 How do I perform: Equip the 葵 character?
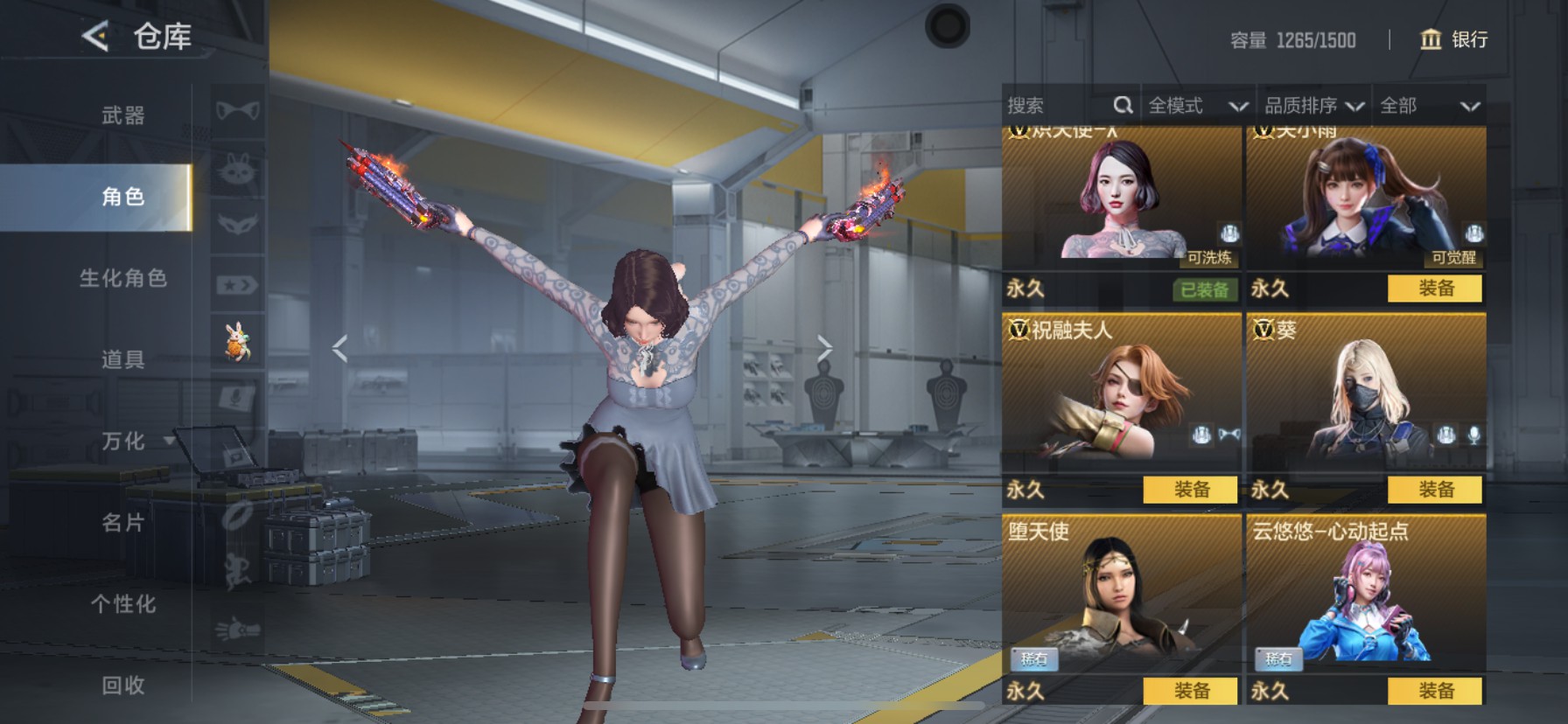[1435, 490]
